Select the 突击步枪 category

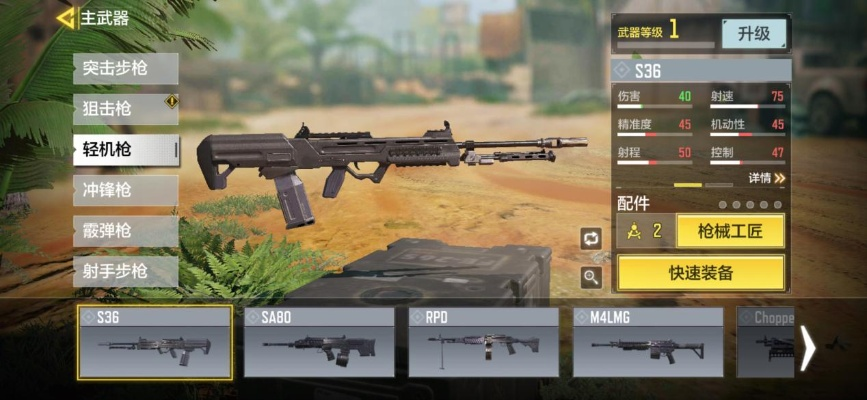[x=126, y=68]
